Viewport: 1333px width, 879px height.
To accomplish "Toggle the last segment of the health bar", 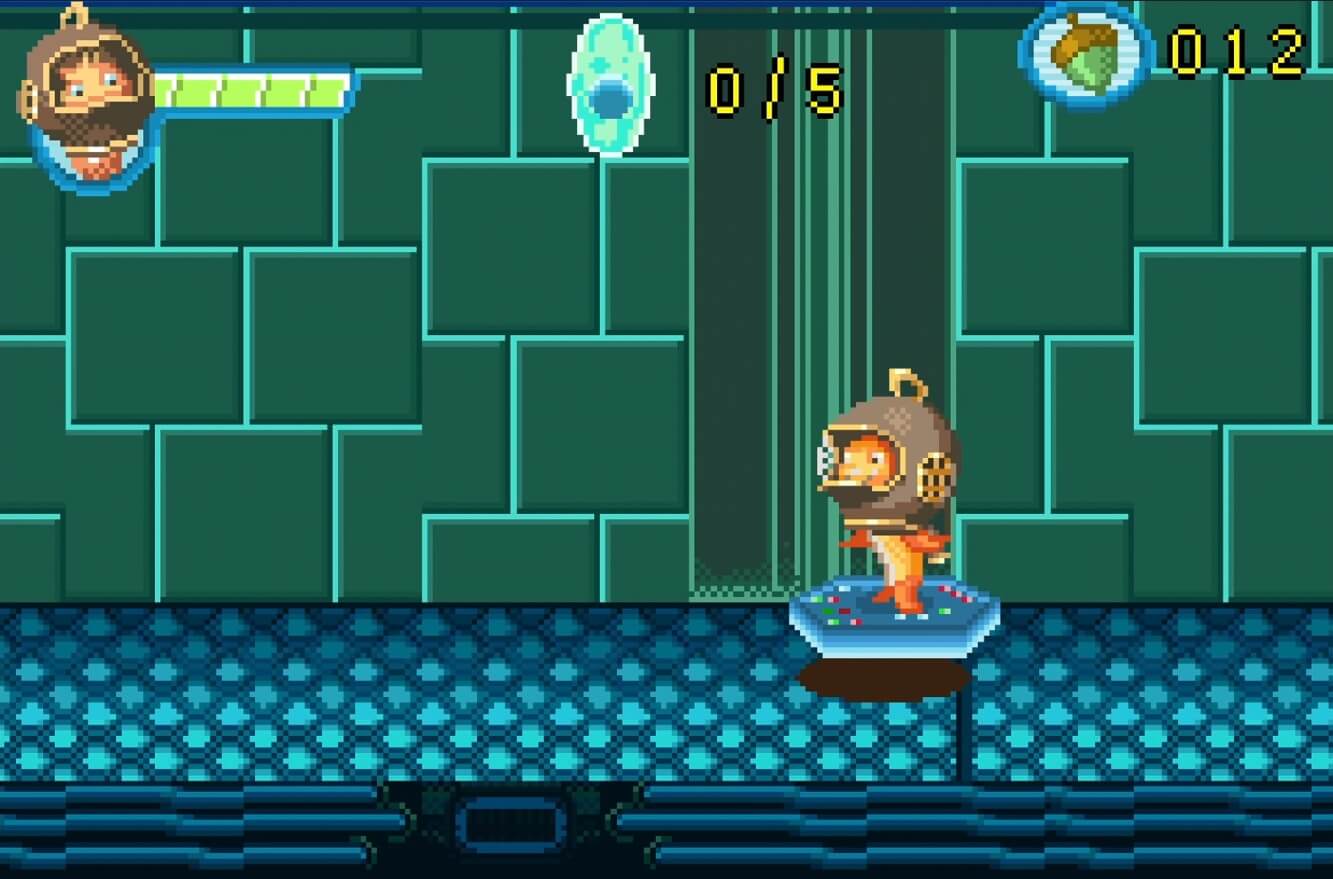I will (330, 90).
